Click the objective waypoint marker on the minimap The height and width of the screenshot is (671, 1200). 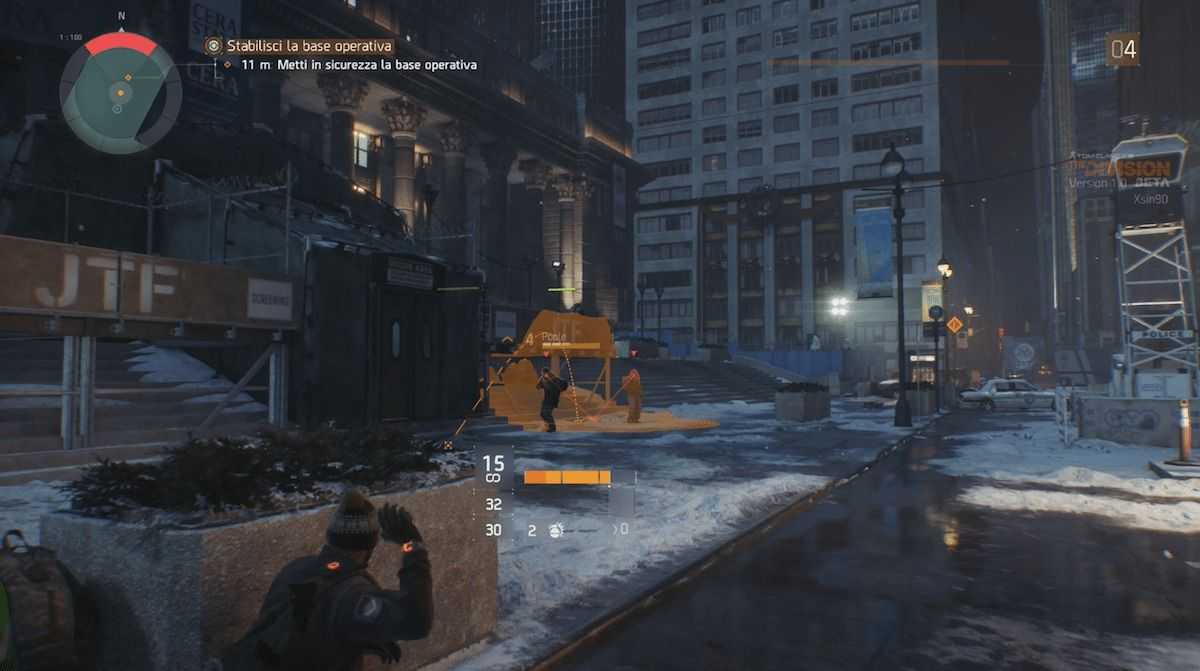(126, 76)
